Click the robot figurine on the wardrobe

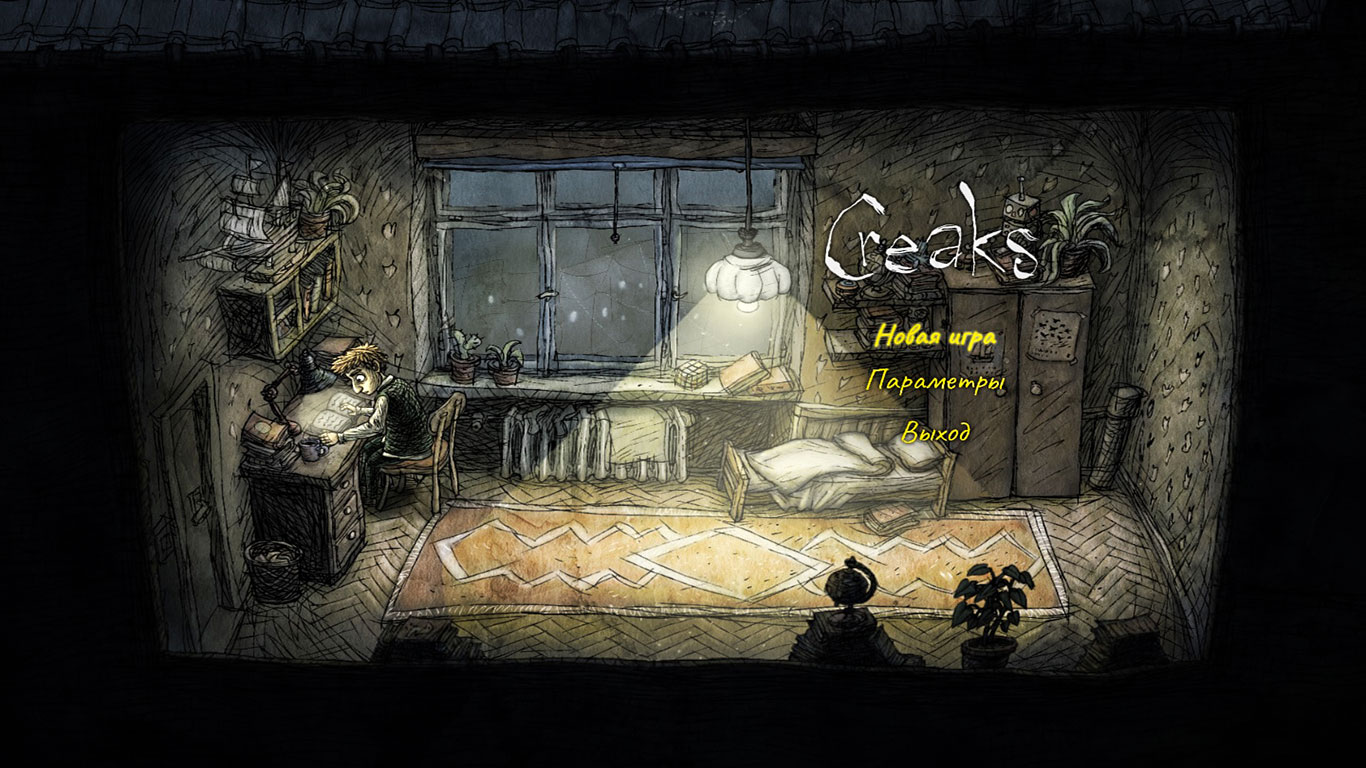pos(1019,210)
